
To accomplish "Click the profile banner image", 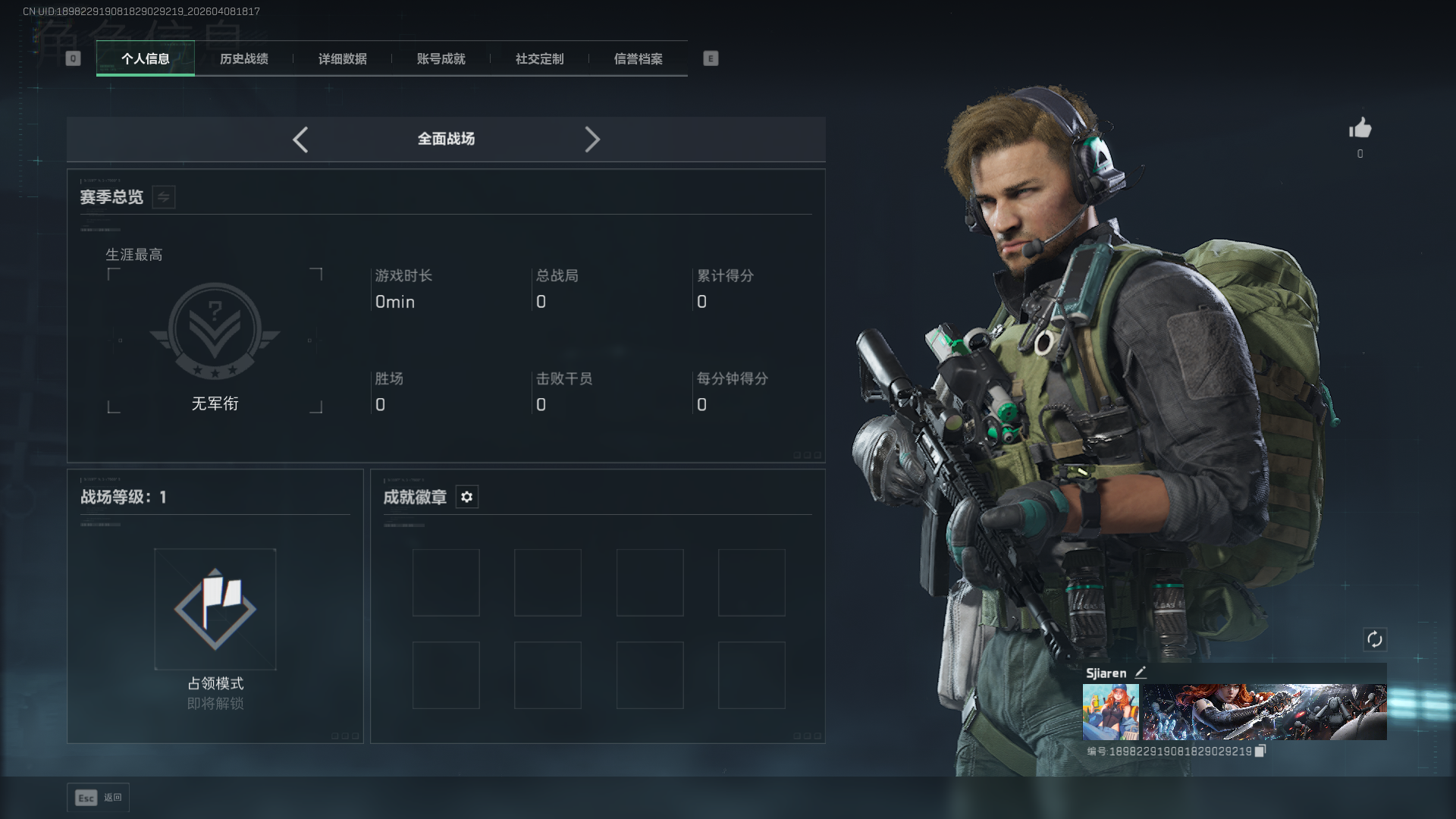I will click(x=1264, y=712).
